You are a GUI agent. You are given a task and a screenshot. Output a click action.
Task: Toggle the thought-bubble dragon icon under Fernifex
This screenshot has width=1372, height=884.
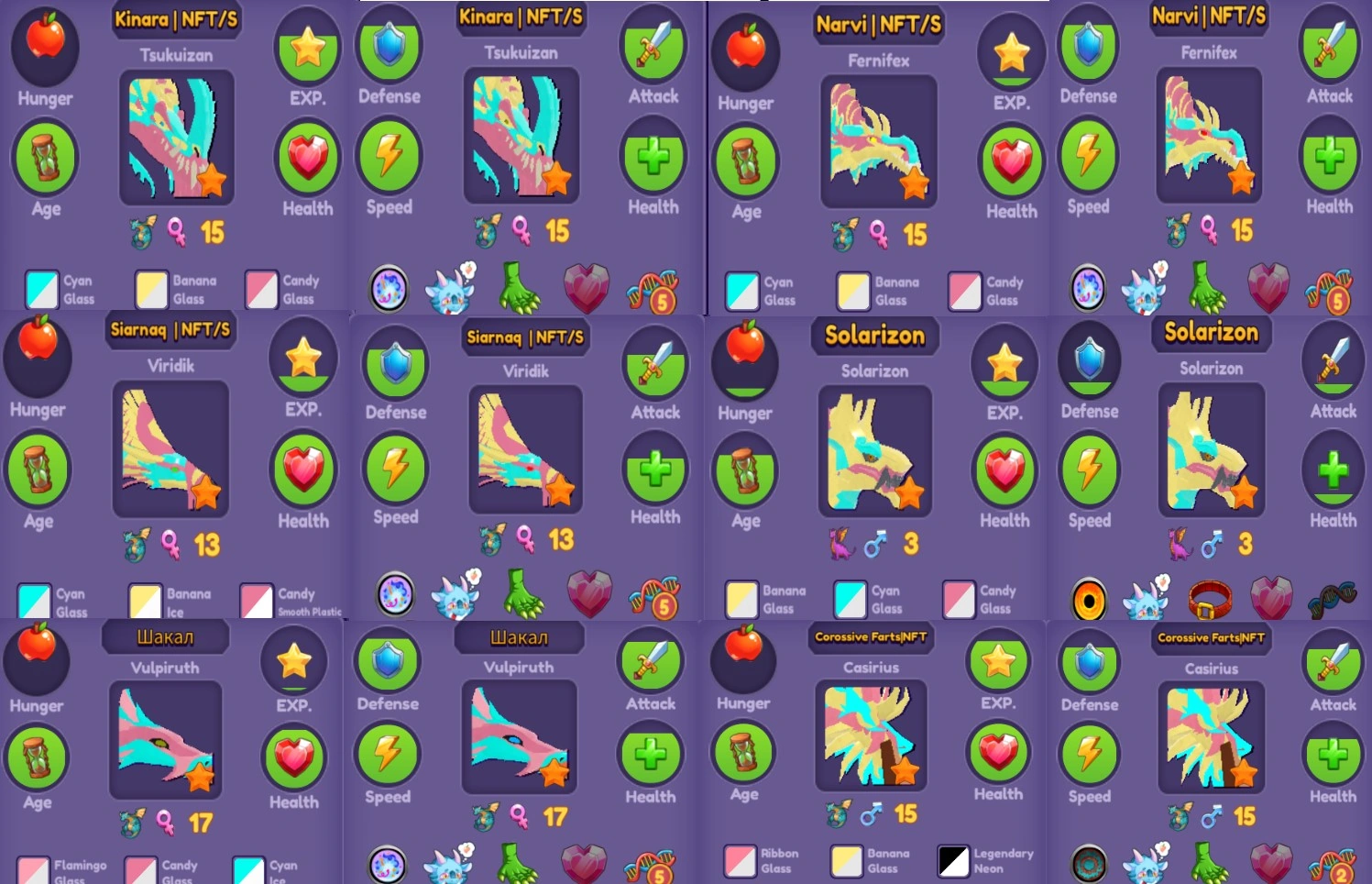pyautogui.click(x=1146, y=287)
